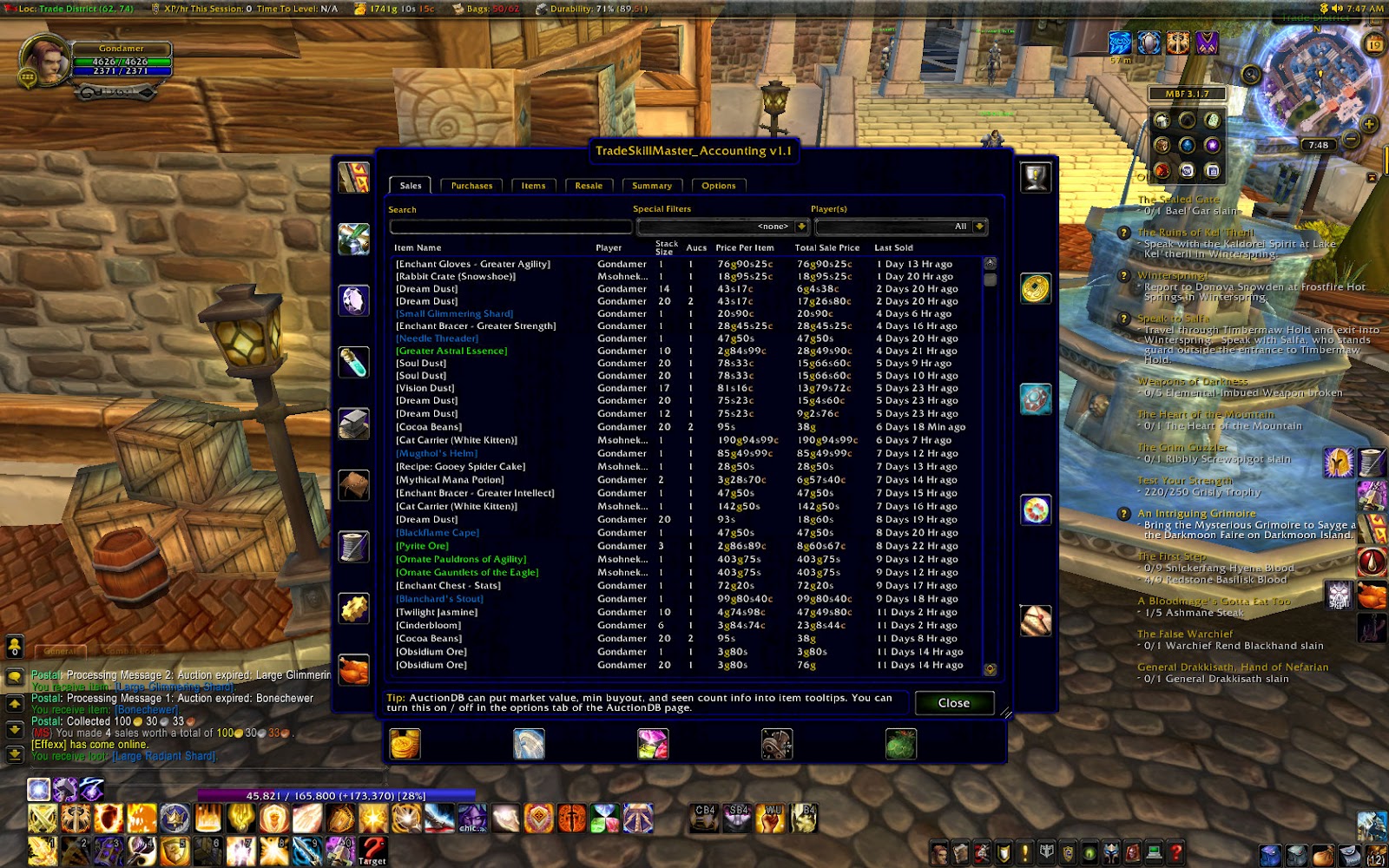The width and height of the screenshot is (1389, 868).
Task: Open the sealed scroll icon on the right sidebar
Action: pyautogui.click(x=1036, y=620)
